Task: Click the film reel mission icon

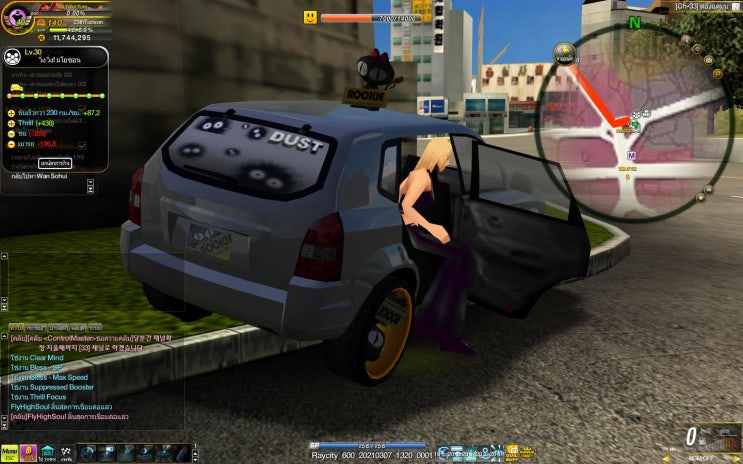Action: pyautogui.click(x=12, y=57)
